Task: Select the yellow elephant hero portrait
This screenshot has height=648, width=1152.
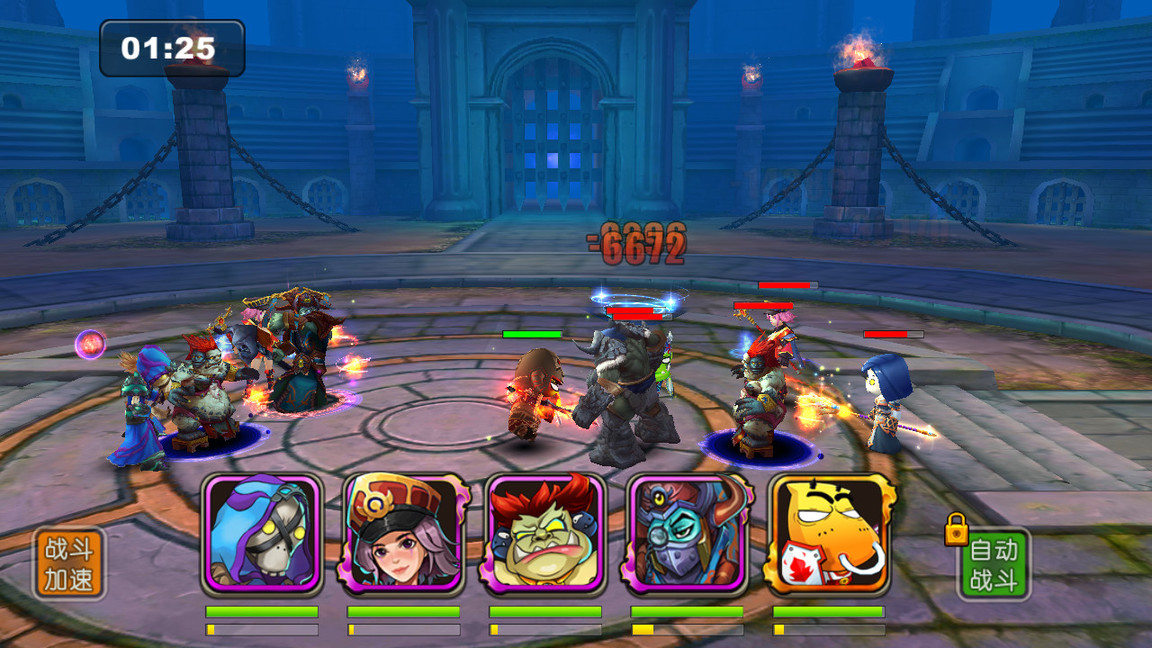Action: [x=829, y=534]
